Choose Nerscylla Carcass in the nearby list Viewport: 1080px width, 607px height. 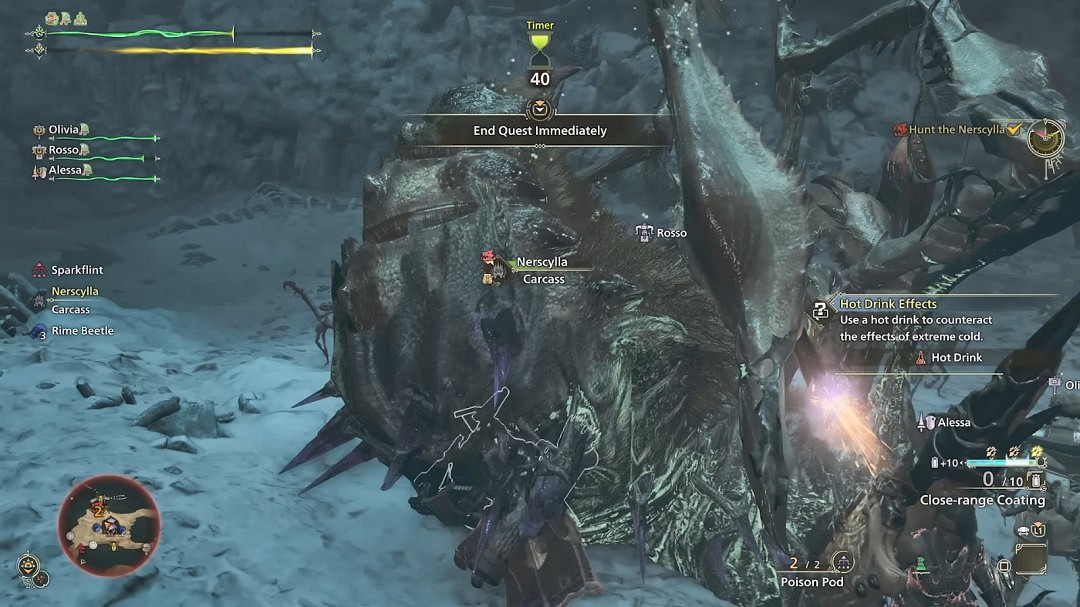coord(74,300)
